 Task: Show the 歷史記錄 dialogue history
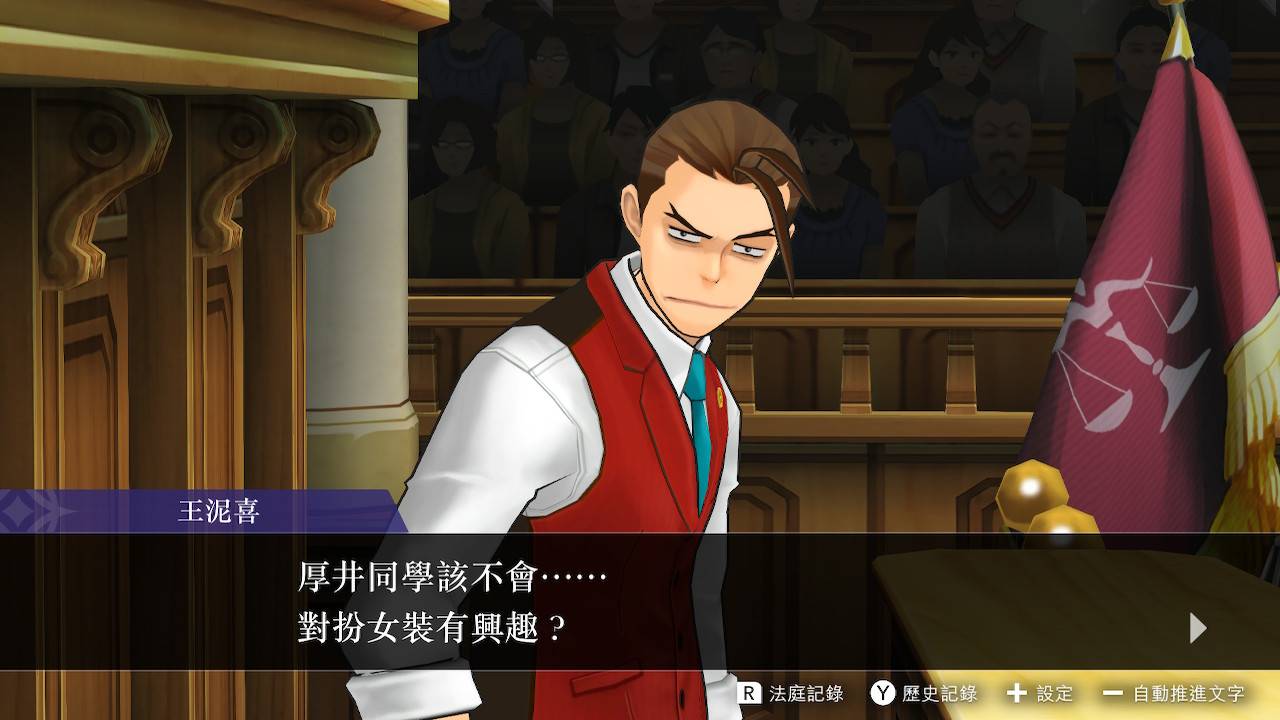pos(924,693)
